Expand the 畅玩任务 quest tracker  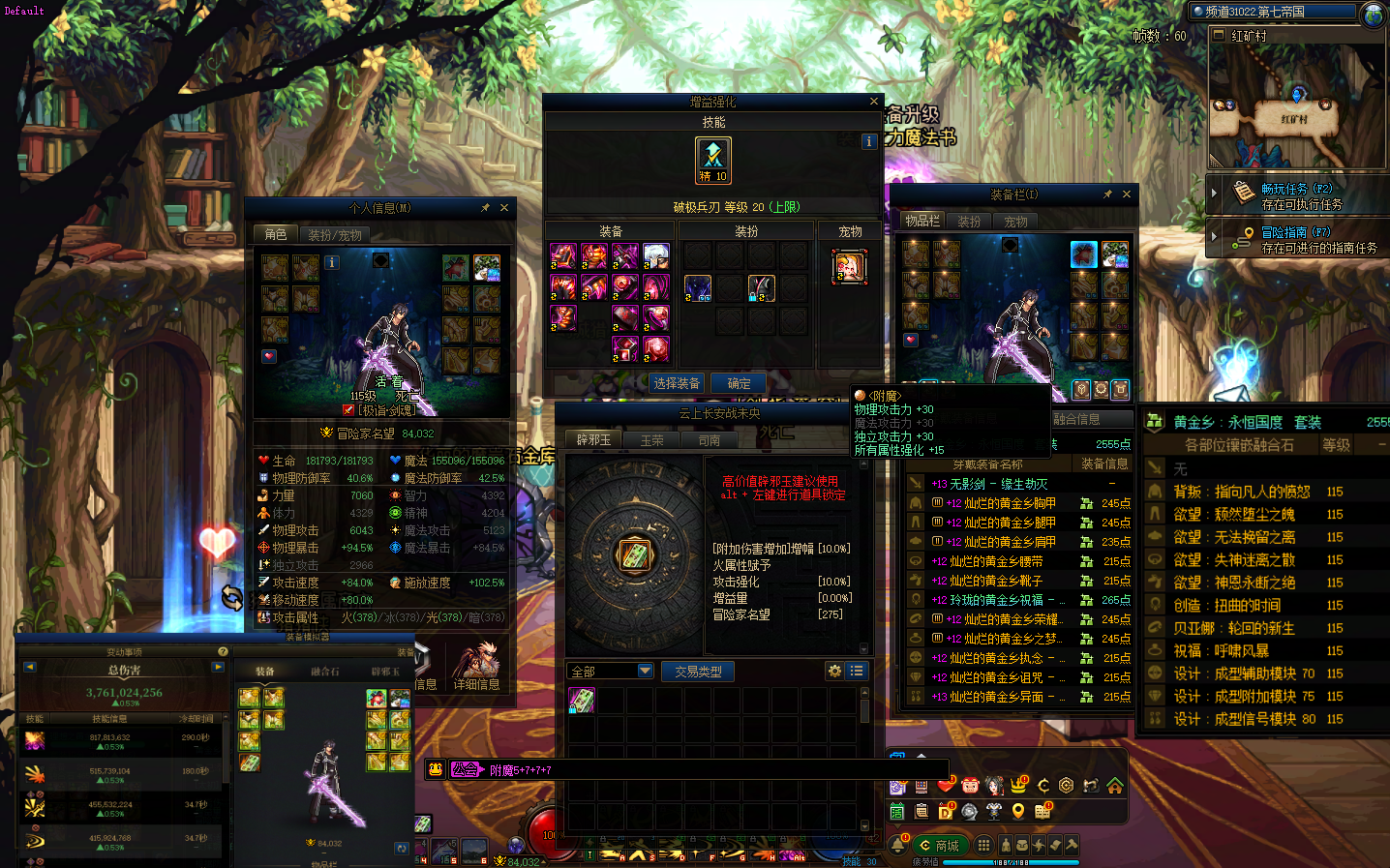(1214, 193)
